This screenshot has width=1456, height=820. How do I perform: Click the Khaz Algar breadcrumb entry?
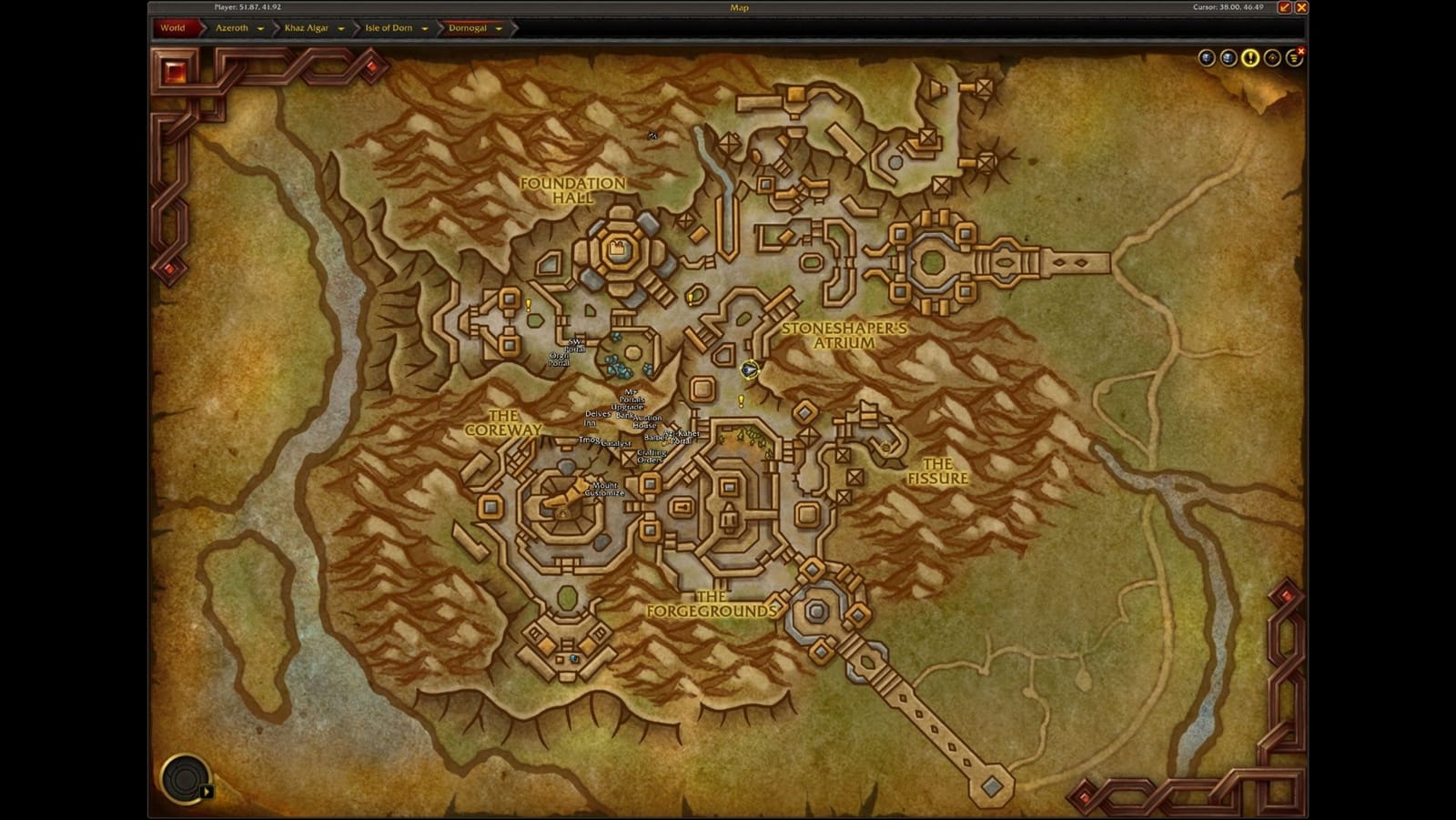coord(307,28)
